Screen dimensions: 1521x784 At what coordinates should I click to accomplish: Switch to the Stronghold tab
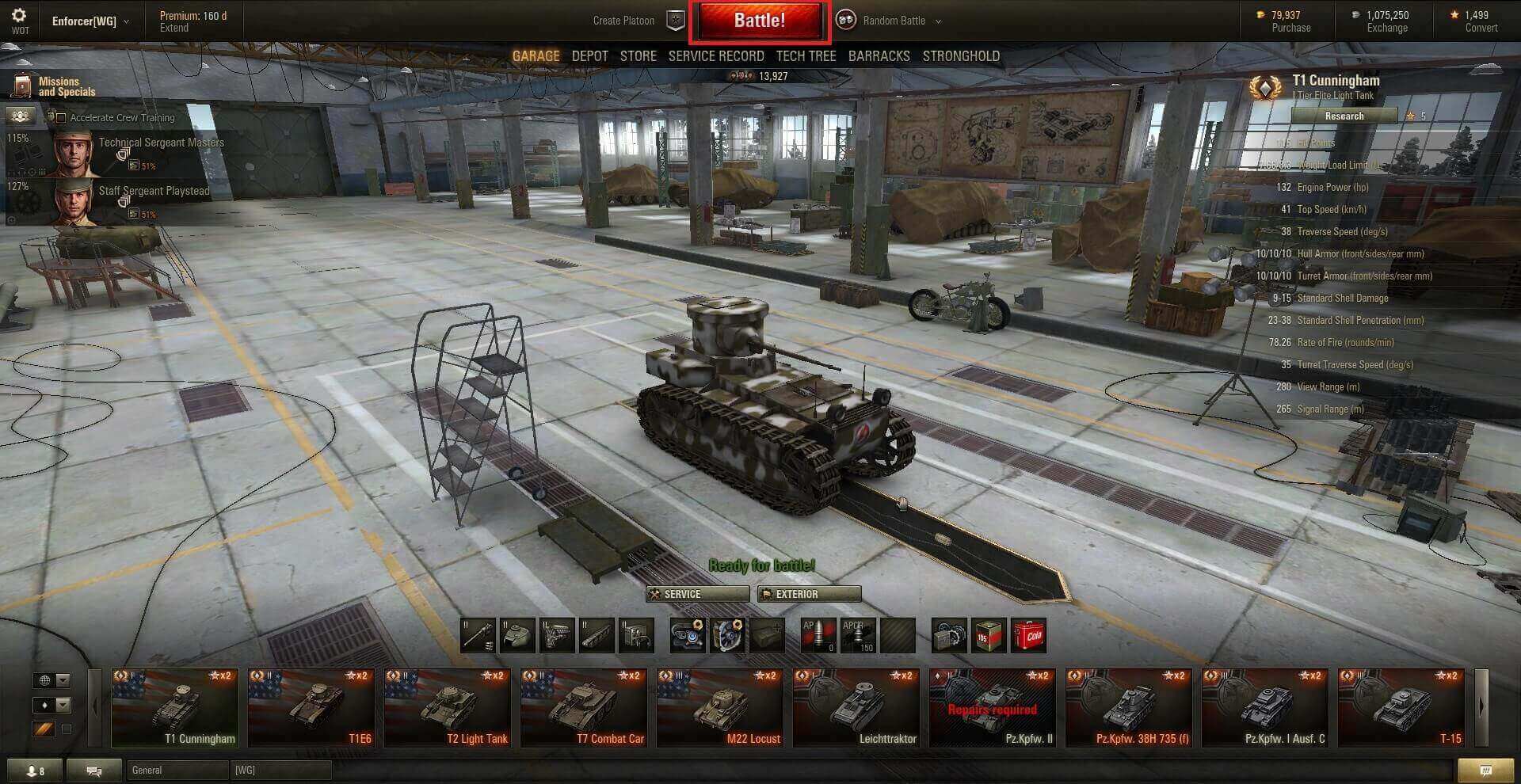click(x=960, y=56)
